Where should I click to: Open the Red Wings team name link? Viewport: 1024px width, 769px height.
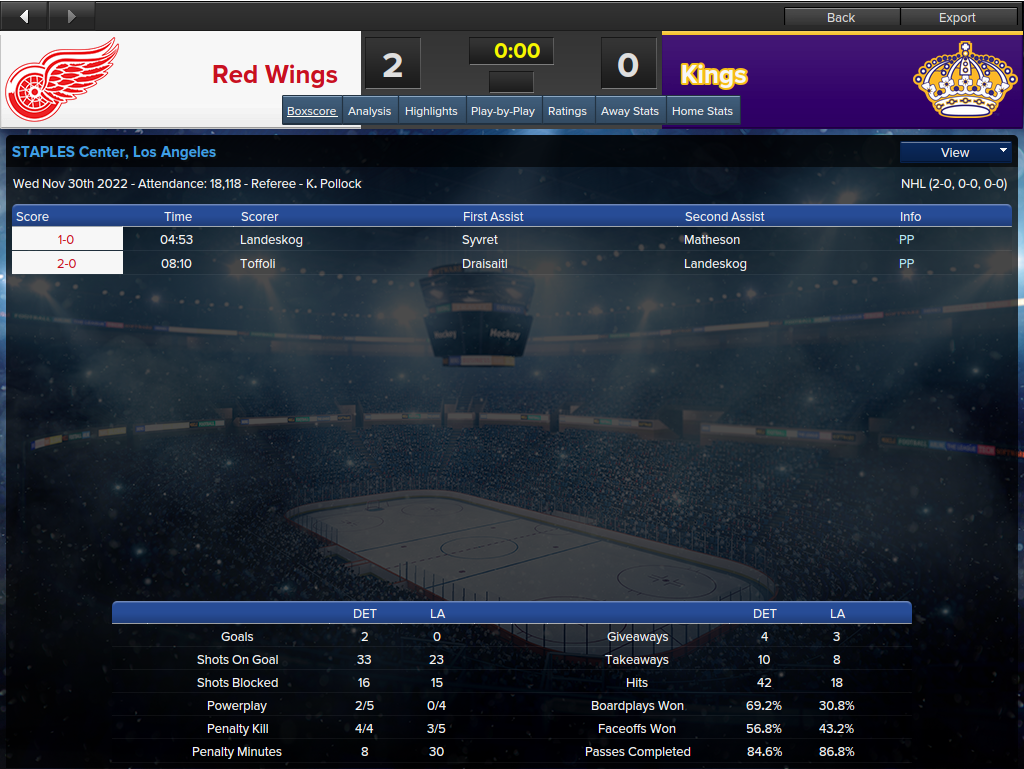pyautogui.click(x=275, y=75)
